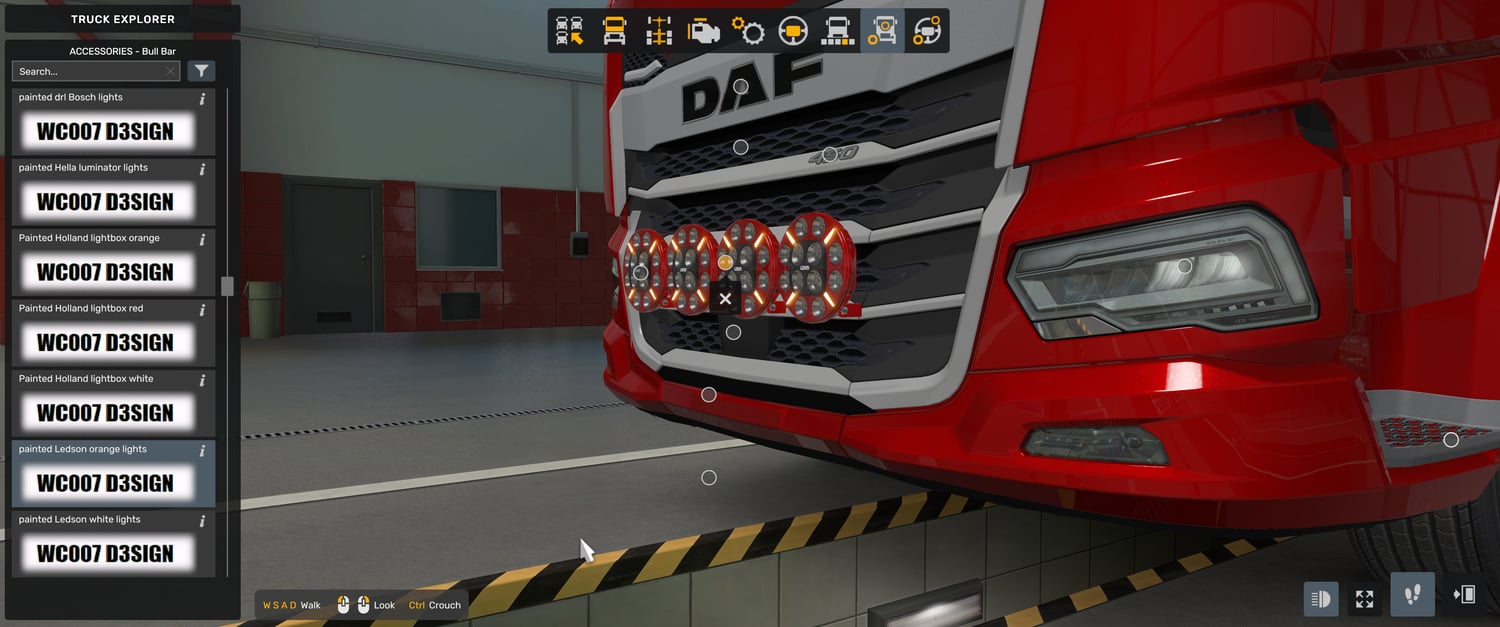The width and height of the screenshot is (1500, 627).
Task: Choose the painted Hella luminator lights item
Action: point(105,201)
